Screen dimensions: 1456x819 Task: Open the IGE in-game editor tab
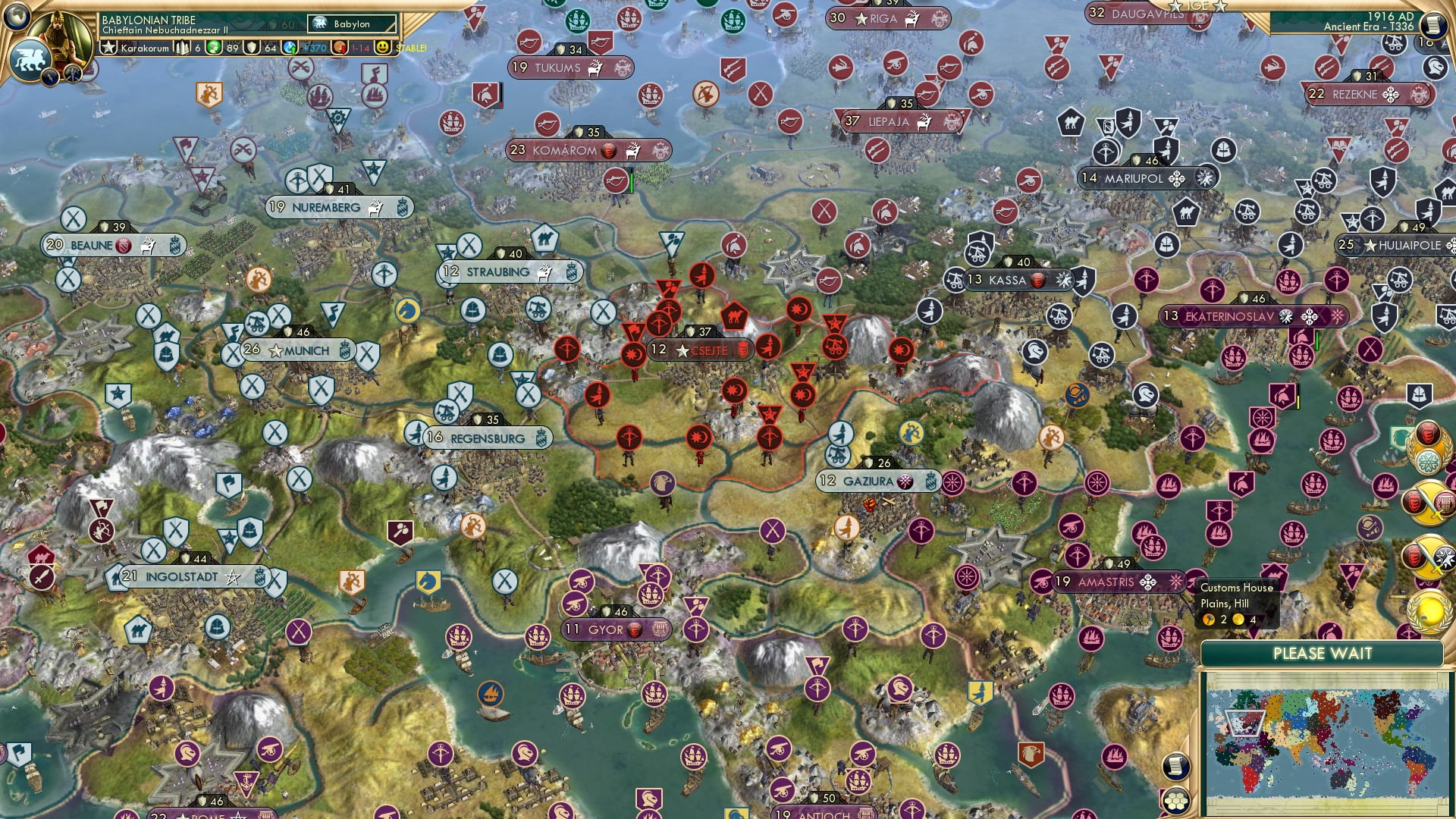1198,6
